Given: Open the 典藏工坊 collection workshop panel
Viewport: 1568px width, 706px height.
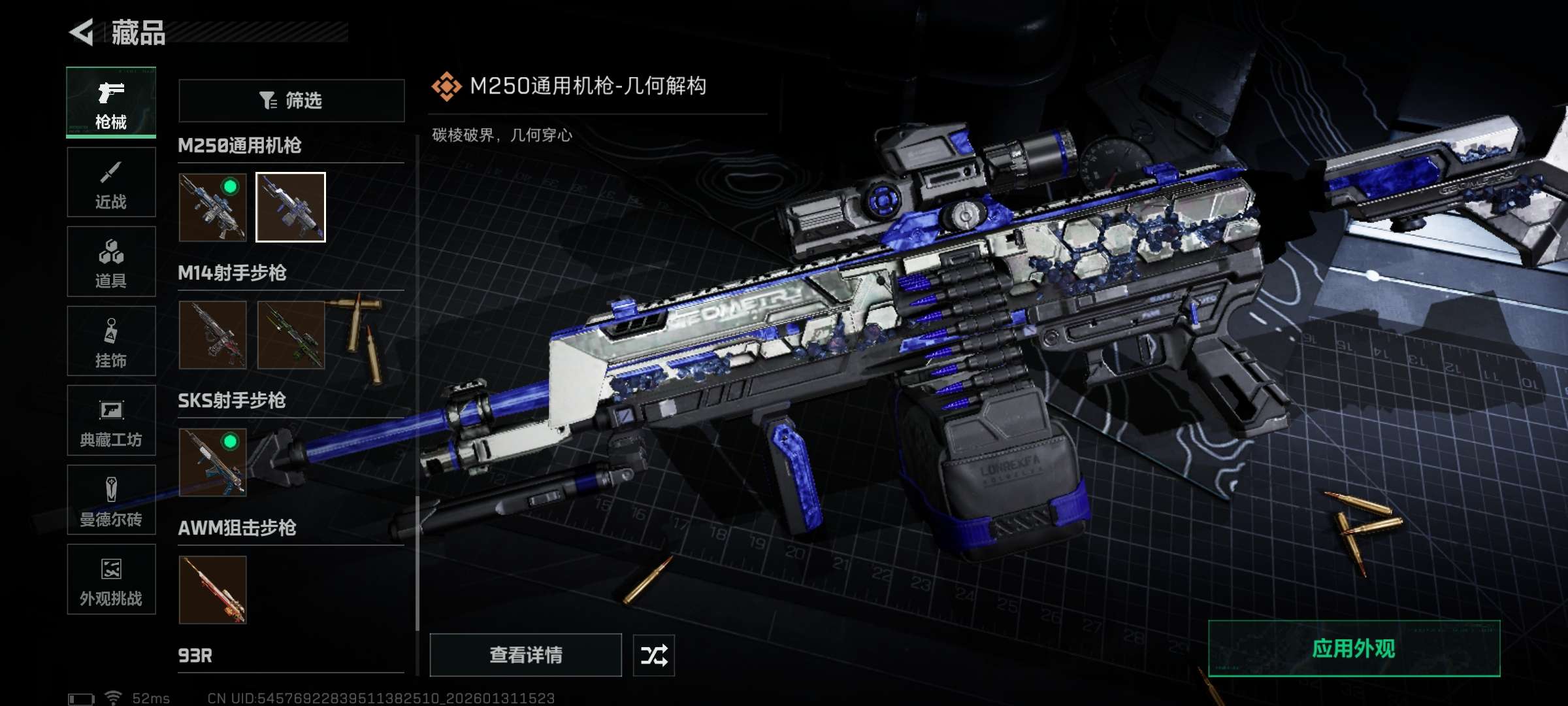Looking at the screenshot, I should [x=110, y=422].
